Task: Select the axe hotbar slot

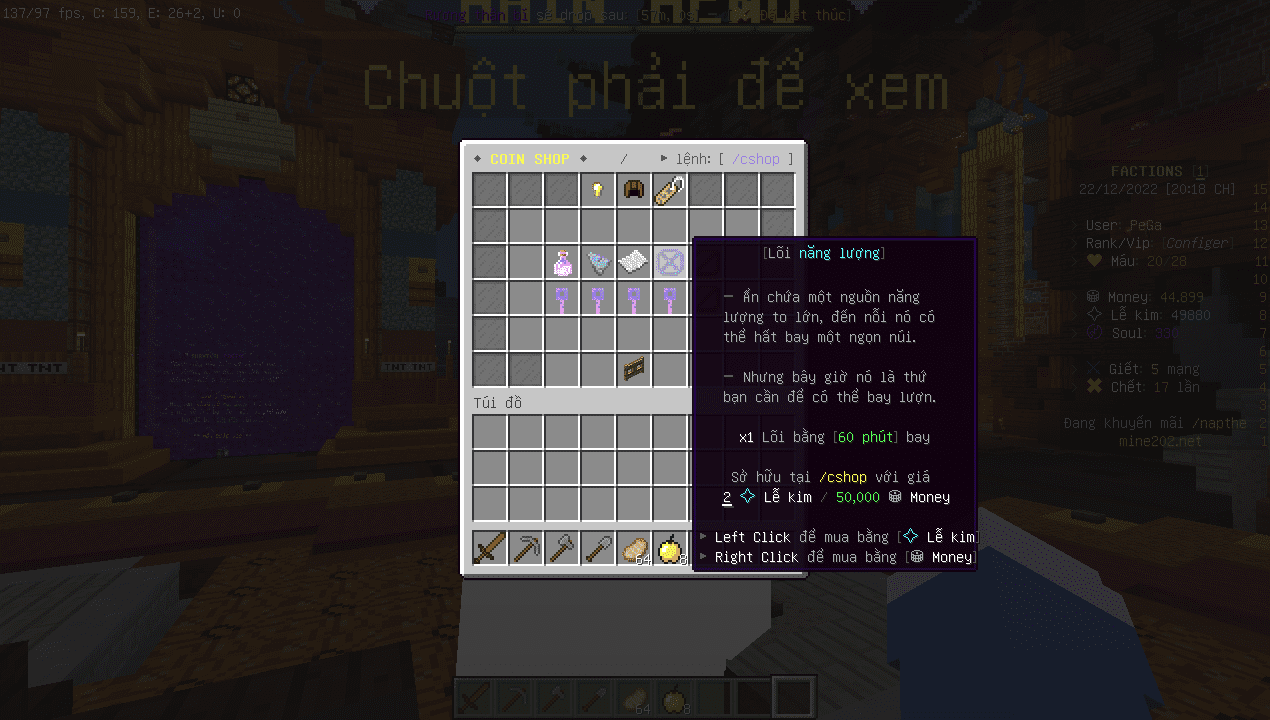Action: tap(562, 548)
